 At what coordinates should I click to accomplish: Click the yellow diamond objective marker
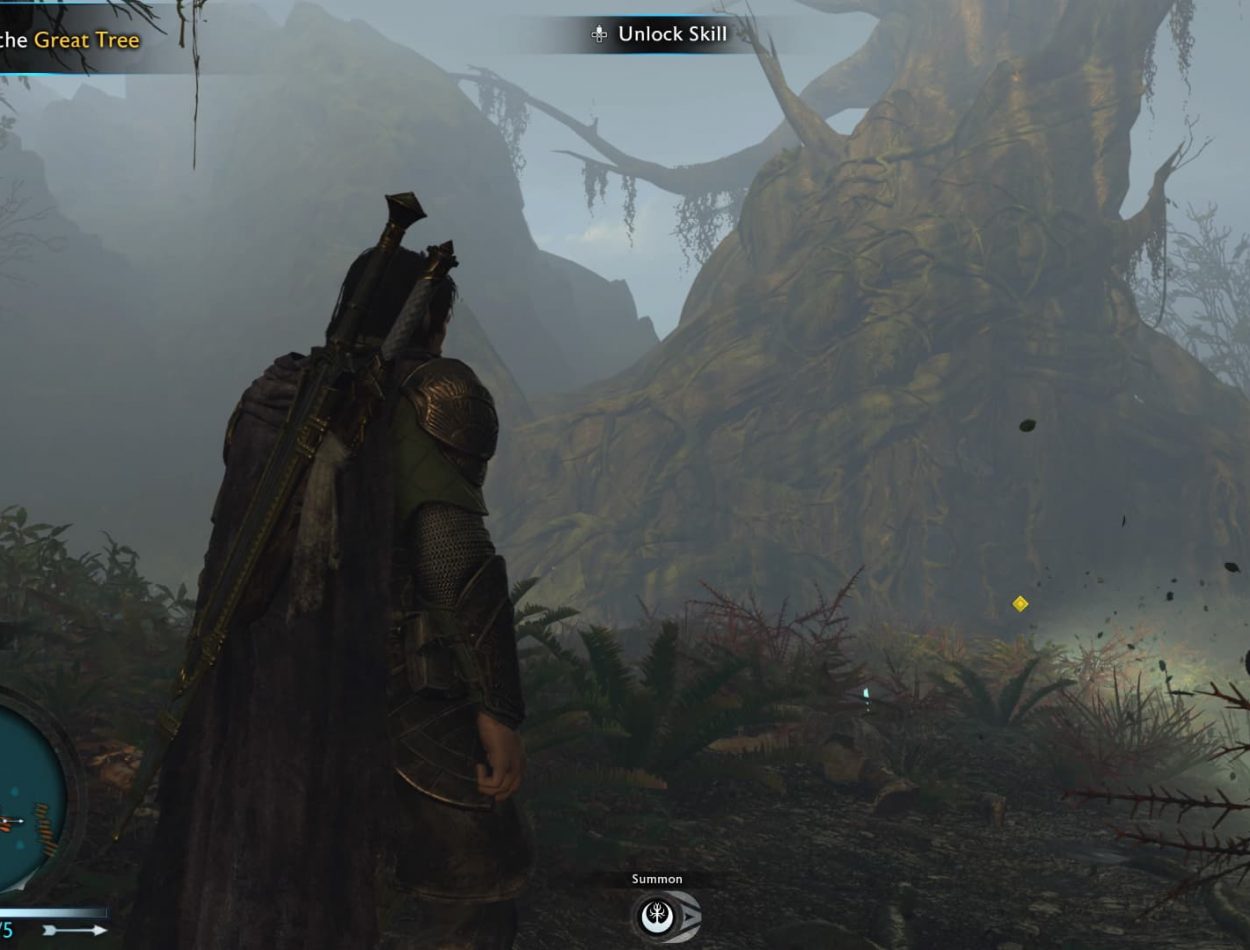pos(1020,604)
